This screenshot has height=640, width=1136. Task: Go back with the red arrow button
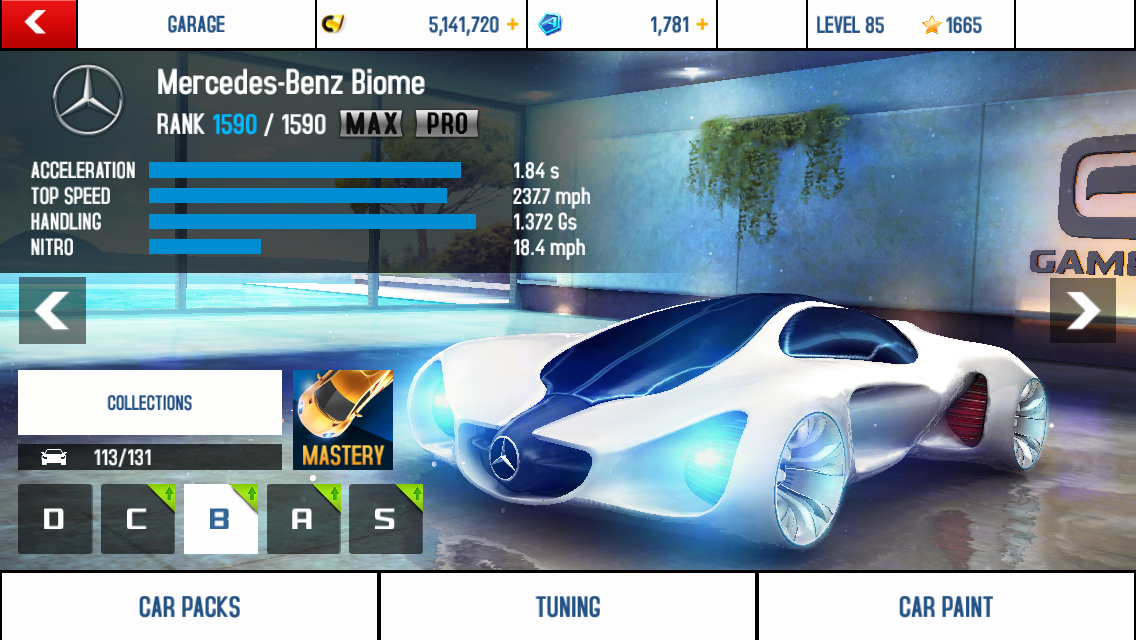coord(38,24)
